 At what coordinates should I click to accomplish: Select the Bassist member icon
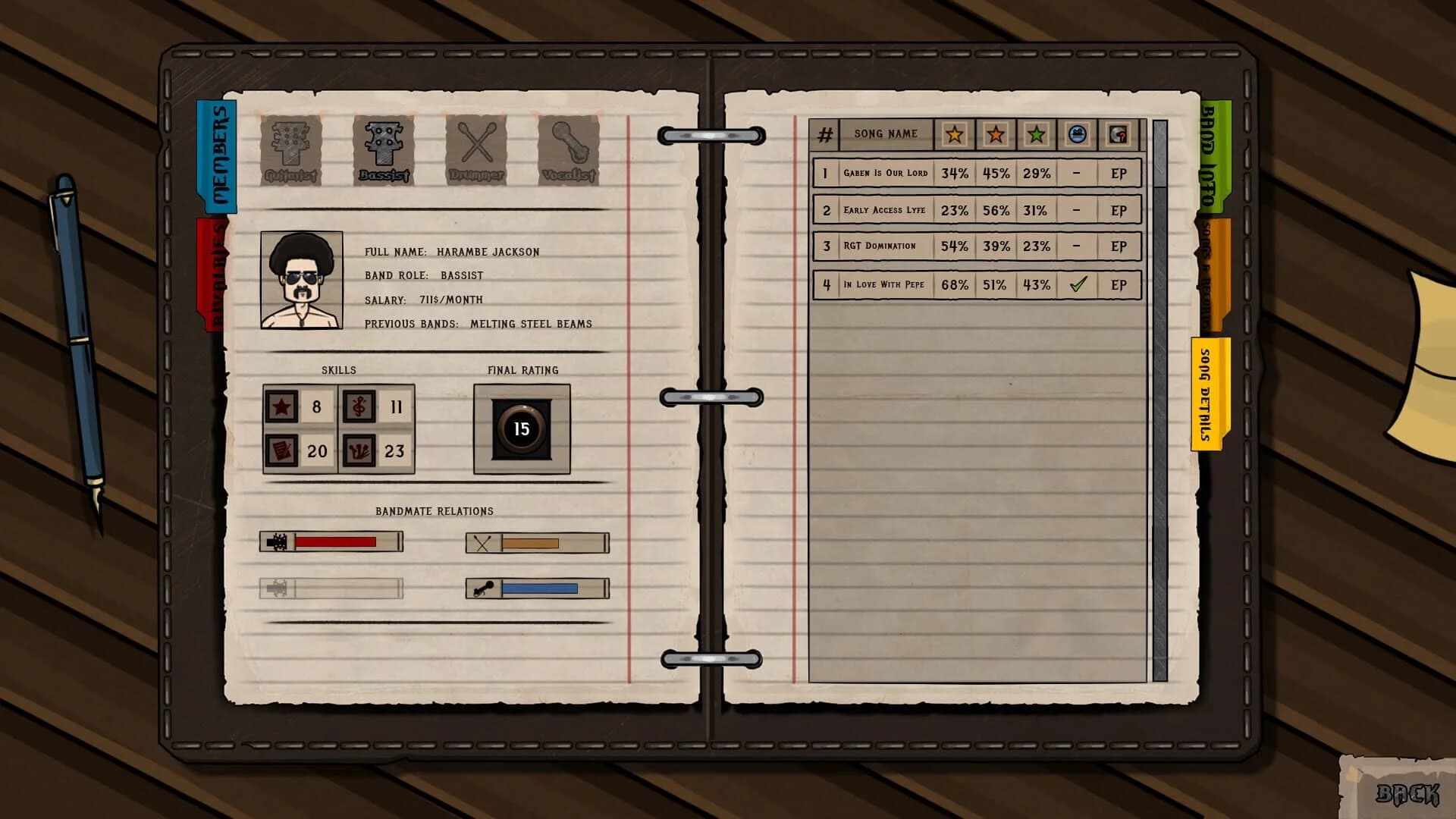383,149
